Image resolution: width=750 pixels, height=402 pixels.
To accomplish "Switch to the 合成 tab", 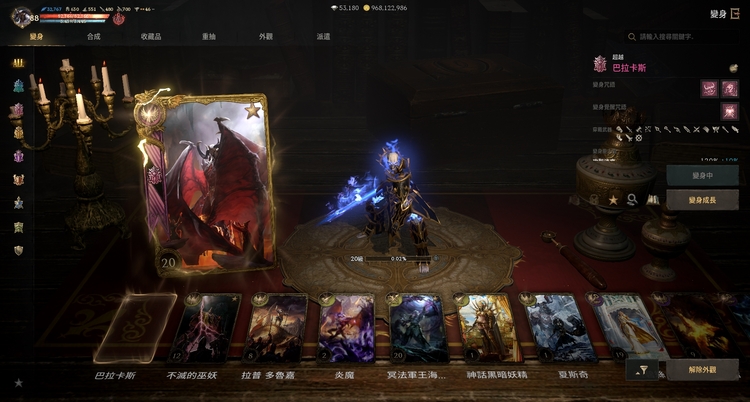I will click(x=93, y=36).
